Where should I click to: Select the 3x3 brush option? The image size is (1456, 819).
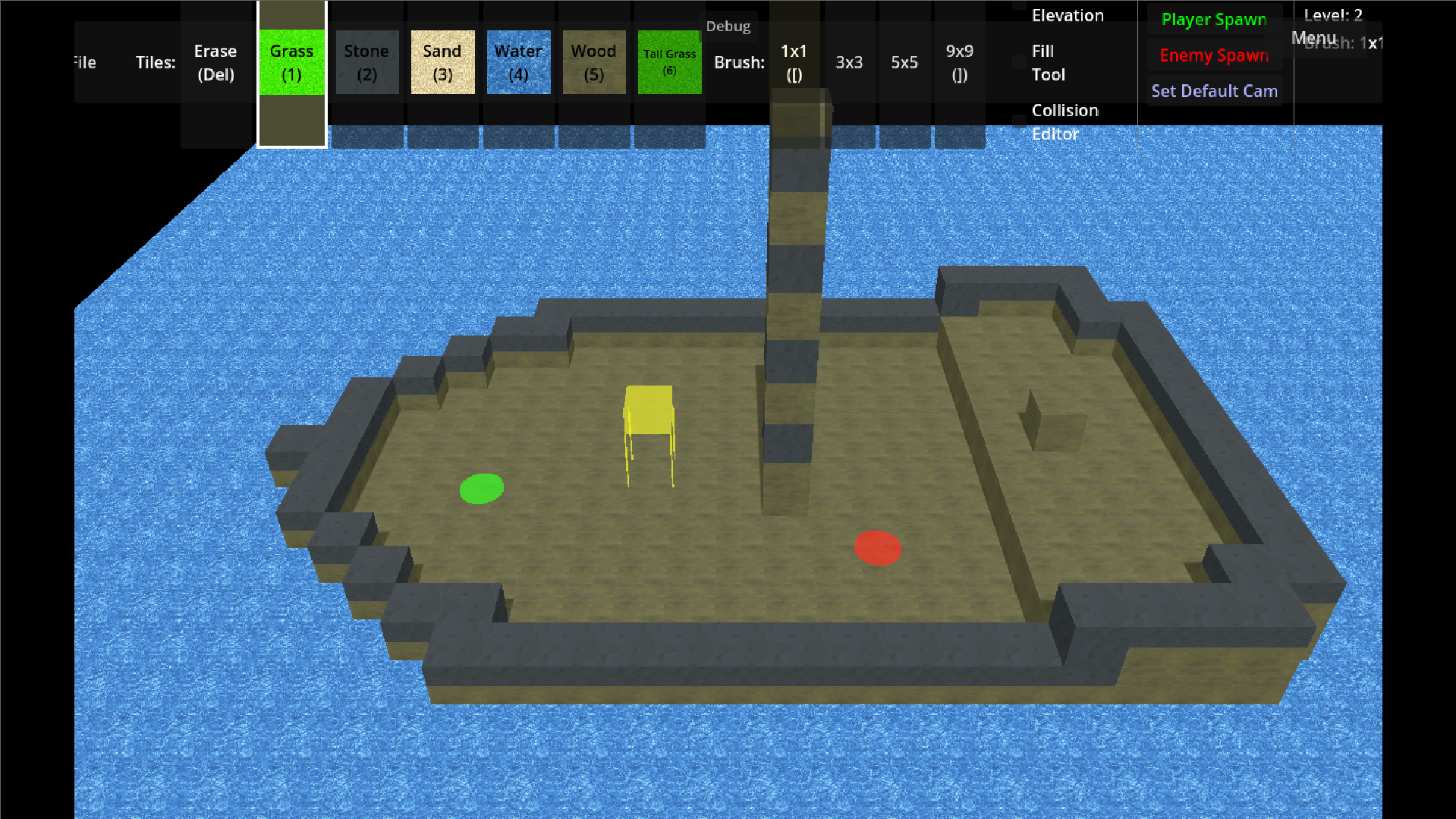pos(849,62)
